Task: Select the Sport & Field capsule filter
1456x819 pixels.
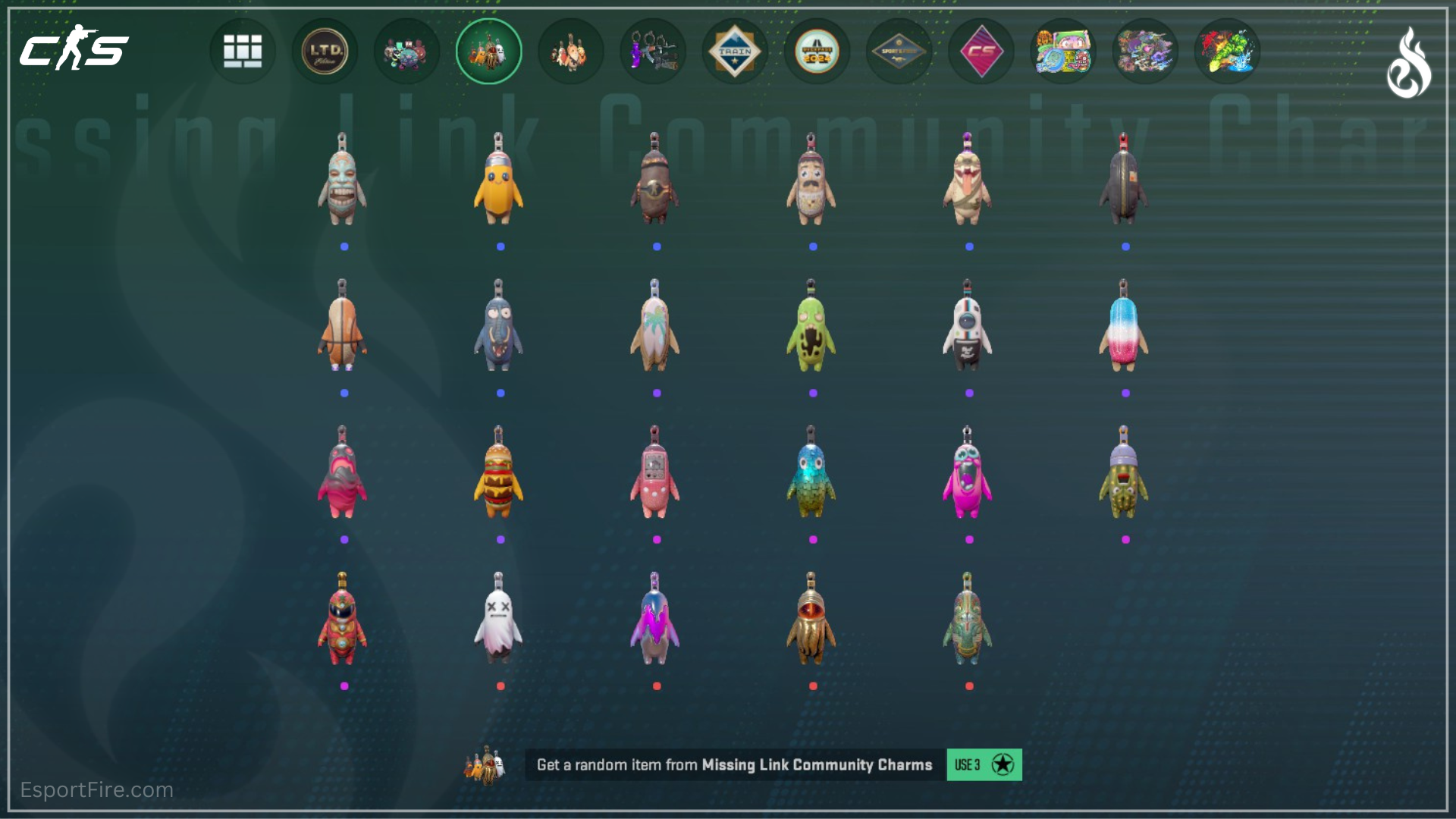Action: pos(898,50)
